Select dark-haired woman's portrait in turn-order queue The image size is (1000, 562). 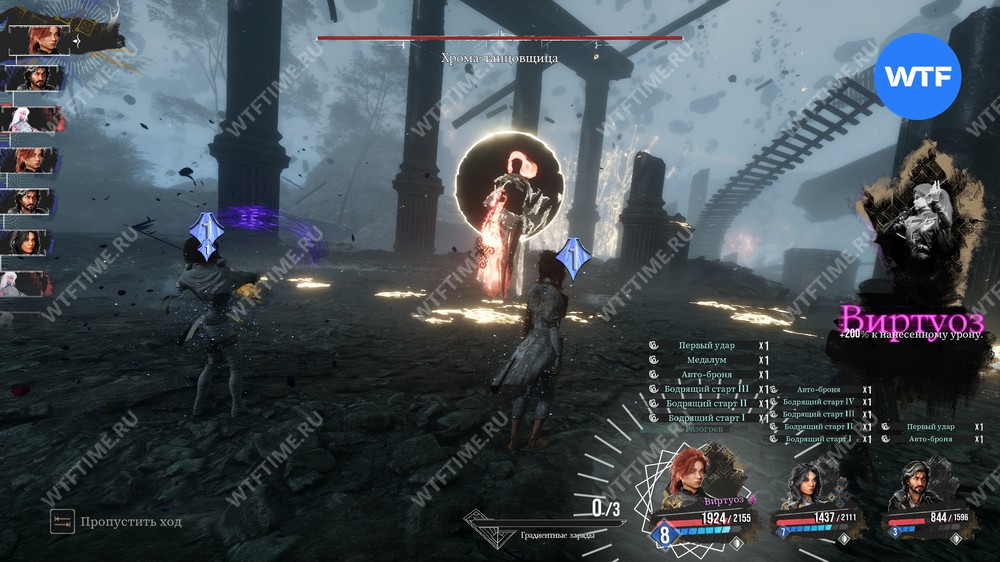[27, 242]
